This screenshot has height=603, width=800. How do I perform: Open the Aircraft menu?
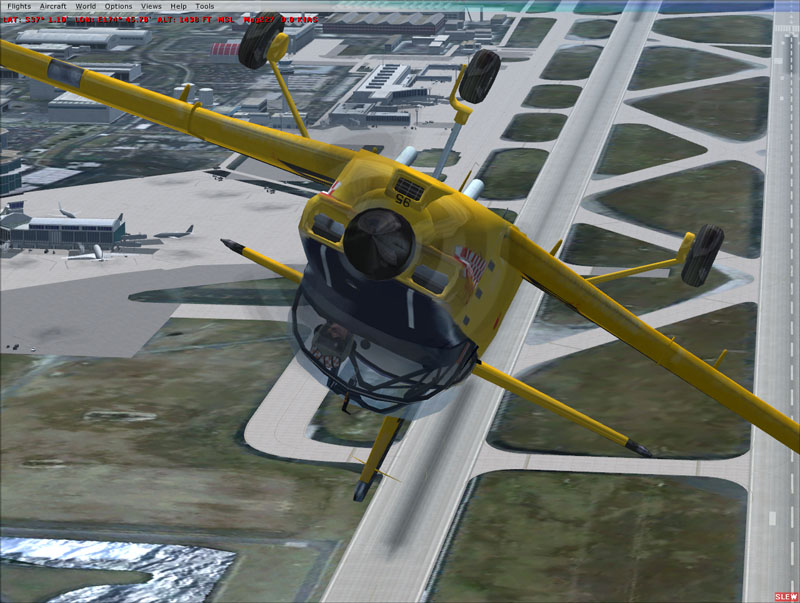53,6
